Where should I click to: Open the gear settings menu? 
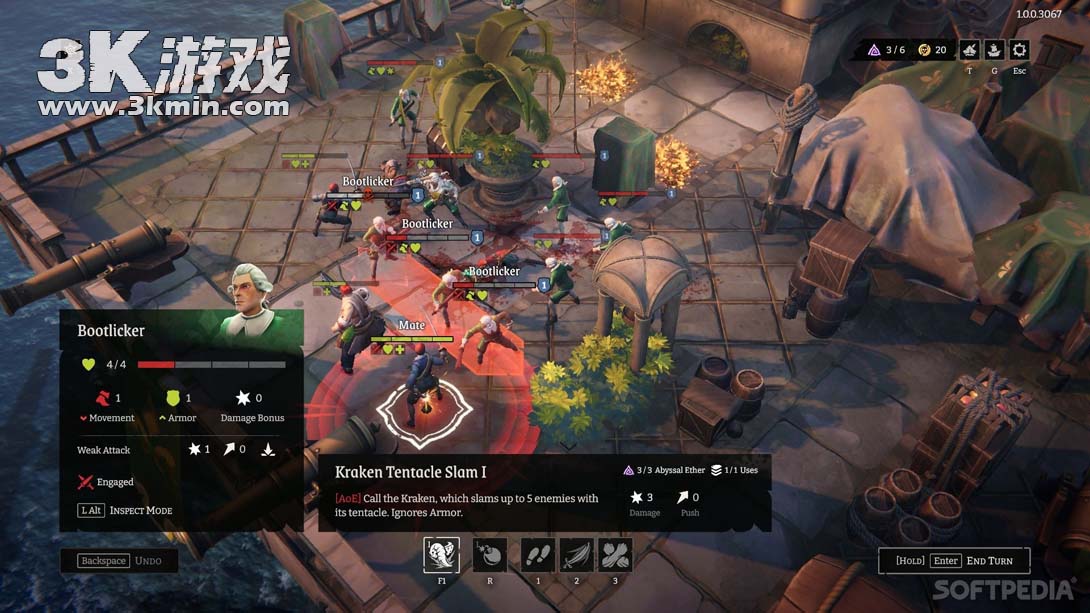(x=1019, y=50)
